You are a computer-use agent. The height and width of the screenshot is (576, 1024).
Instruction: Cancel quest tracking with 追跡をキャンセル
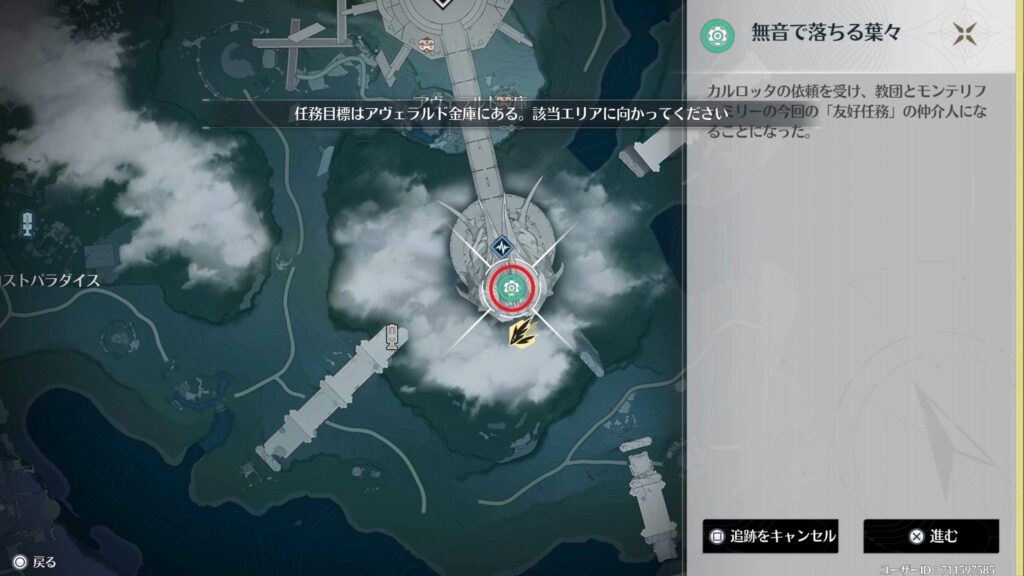pos(770,536)
